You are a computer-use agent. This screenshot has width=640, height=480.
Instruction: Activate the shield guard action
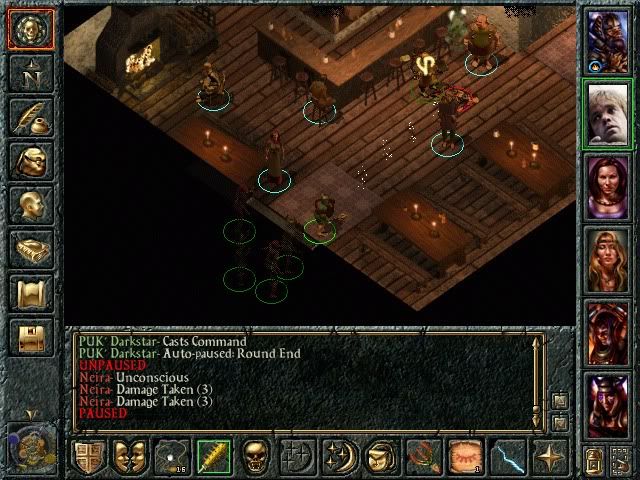pyautogui.click(x=89, y=457)
